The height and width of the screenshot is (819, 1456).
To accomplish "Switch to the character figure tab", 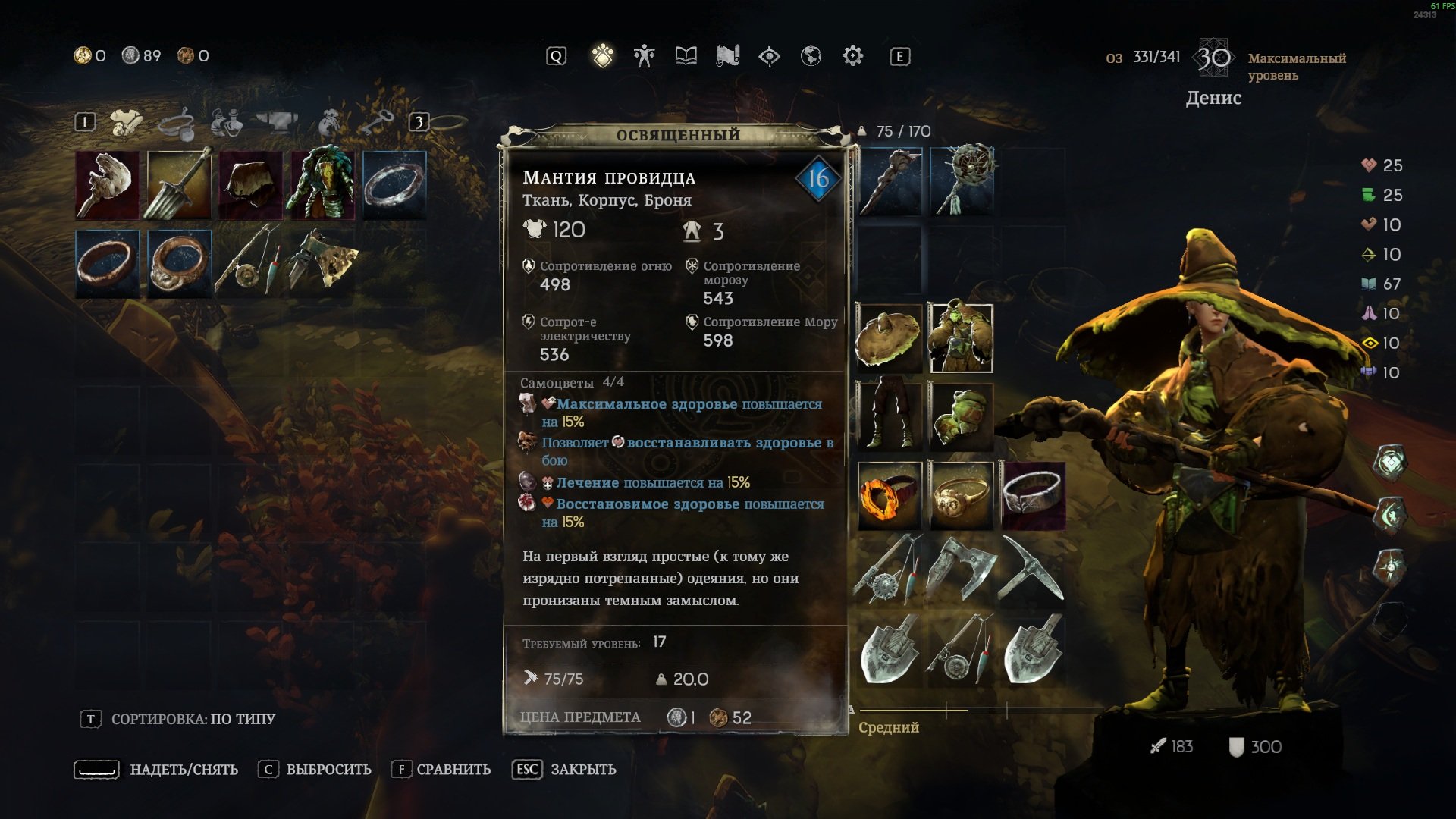I will tap(644, 56).
